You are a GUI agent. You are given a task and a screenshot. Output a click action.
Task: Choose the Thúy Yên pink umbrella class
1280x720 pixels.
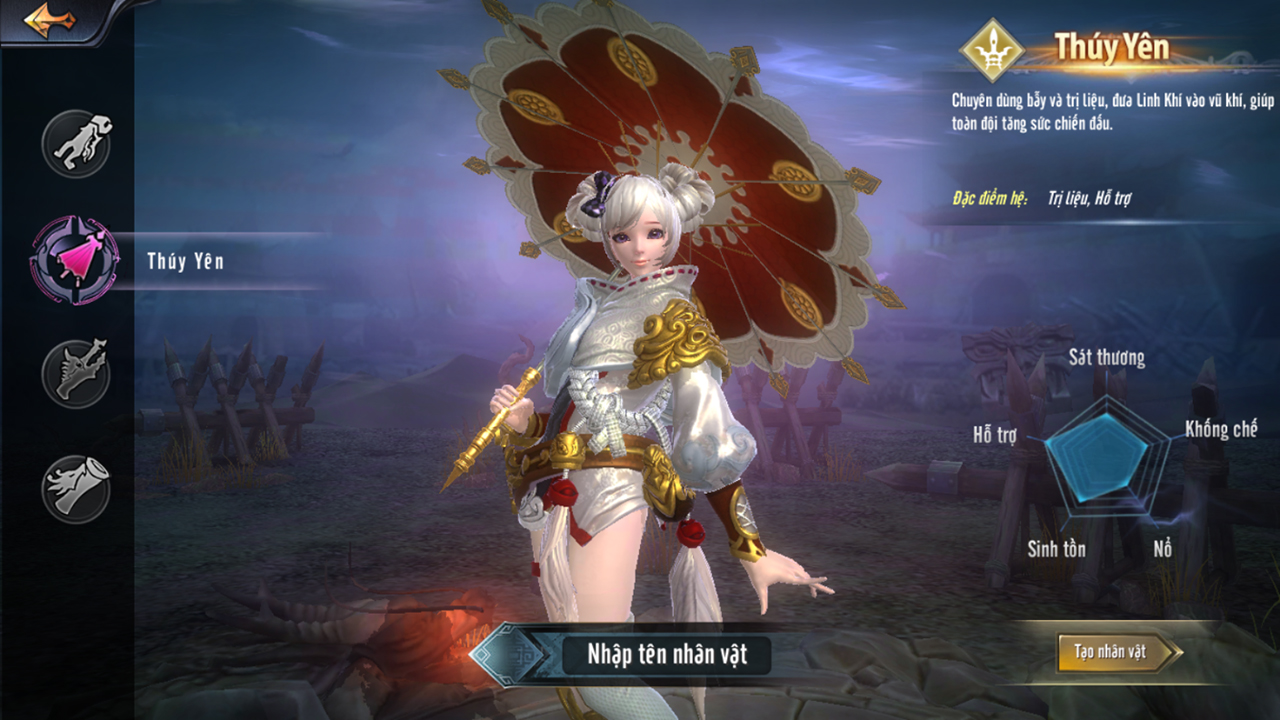tap(76, 260)
